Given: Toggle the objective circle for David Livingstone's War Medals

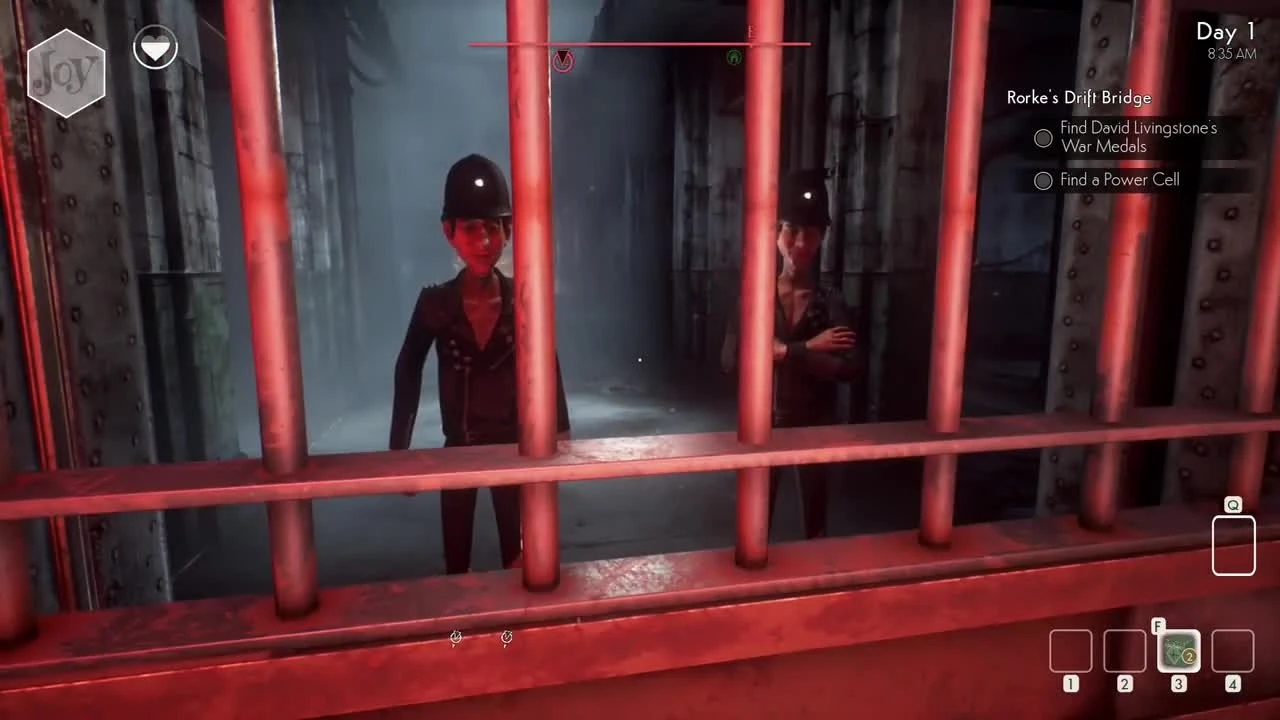Looking at the screenshot, I should (1043, 138).
